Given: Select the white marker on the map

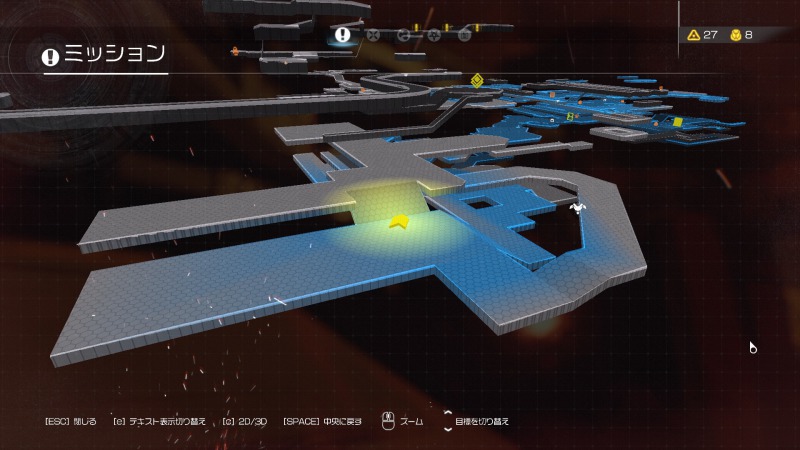Looking at the screenshot, I should click(577, 208).
